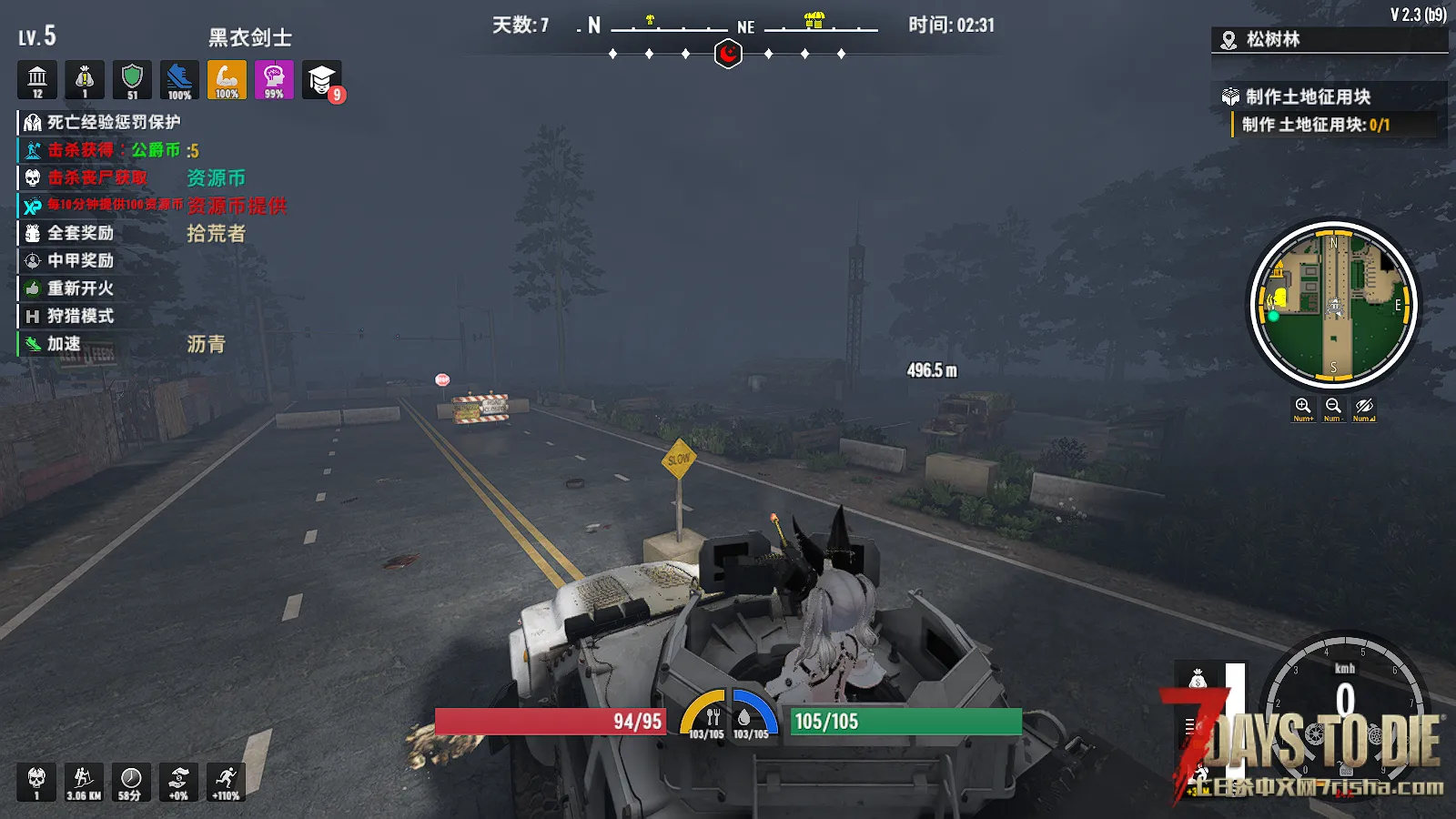Select the orange flexed arm strength icon

pos(227,80)
